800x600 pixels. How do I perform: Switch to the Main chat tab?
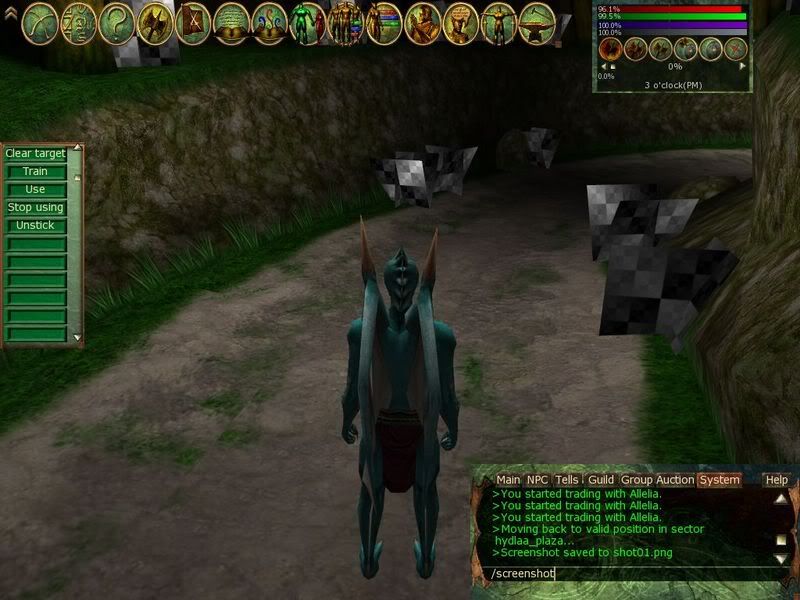508,480
